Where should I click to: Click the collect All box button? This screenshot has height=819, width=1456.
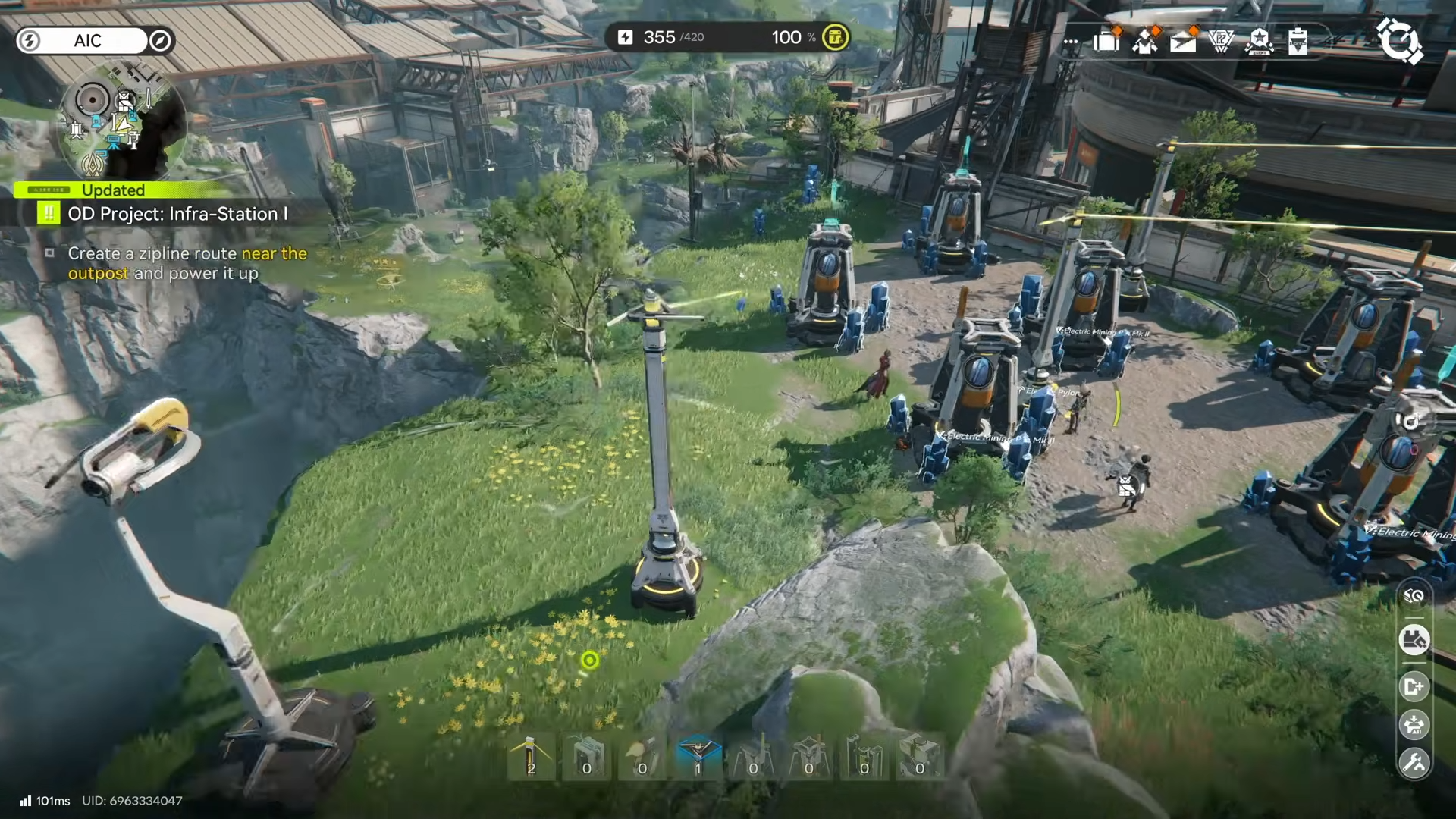pyautogui.click(x=1414, y=725)
